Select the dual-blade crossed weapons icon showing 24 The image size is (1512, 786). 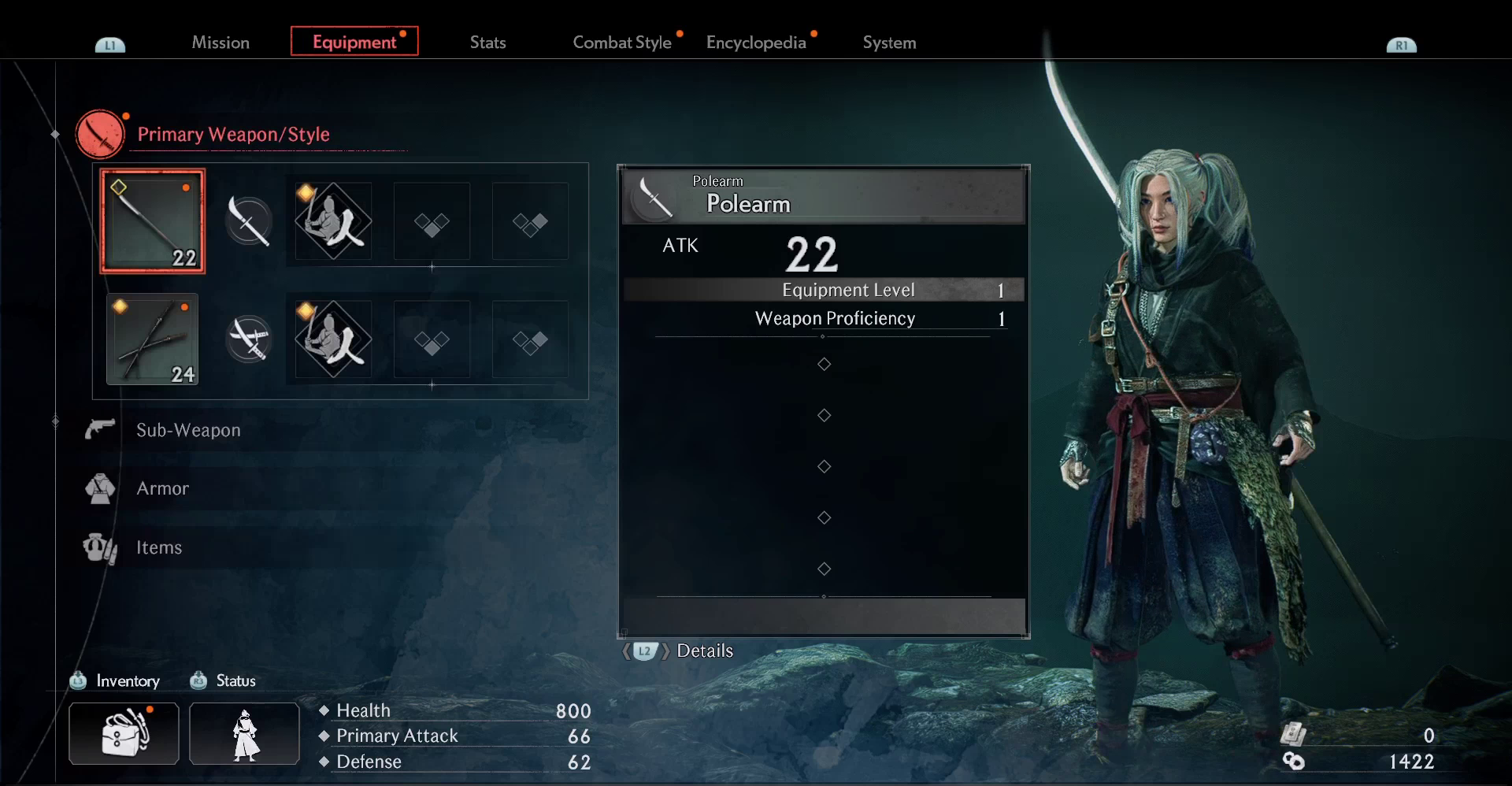152,339
